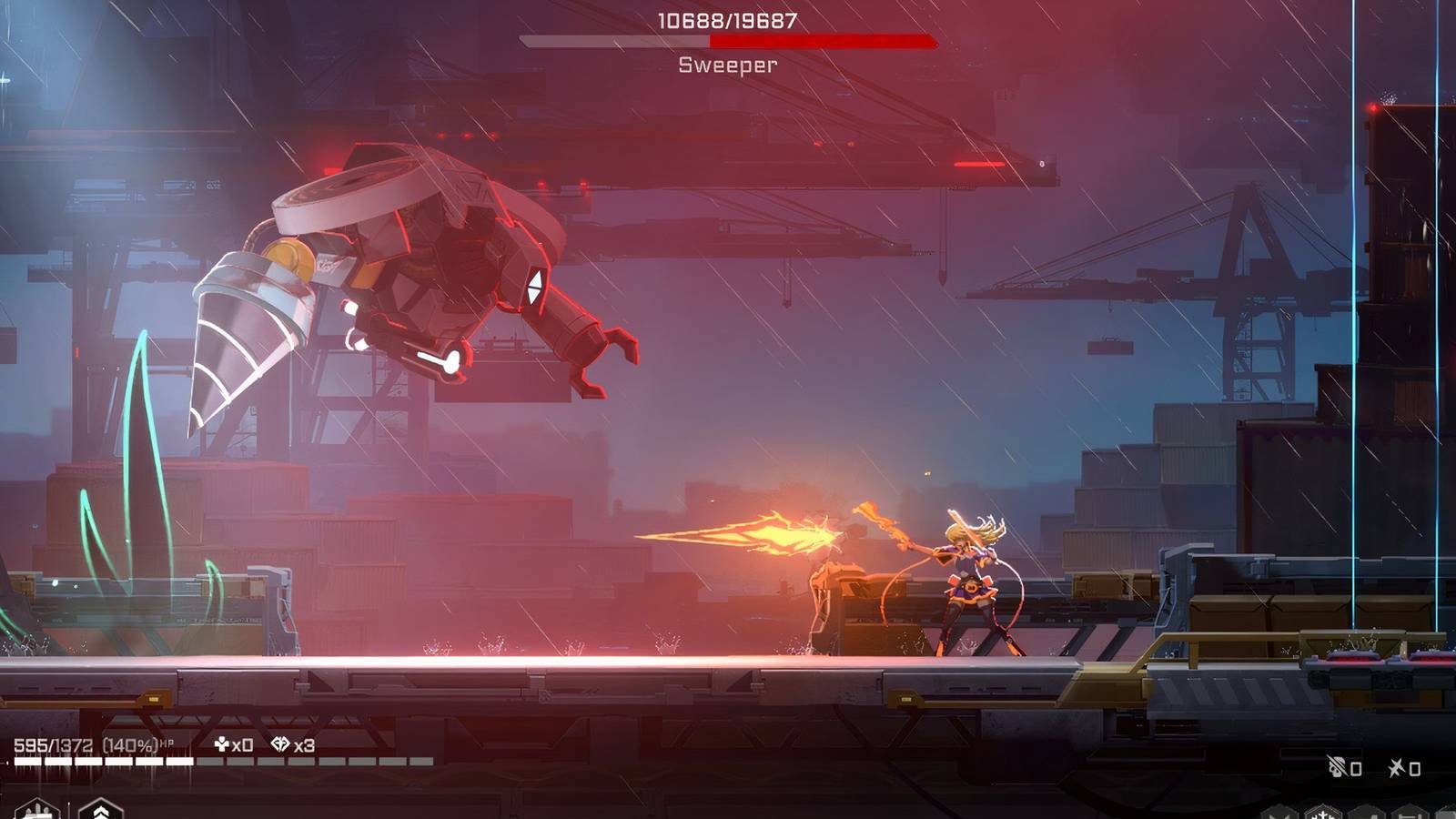This screenshot has height=819, width=1456.
Task: Click the block-shaped ability hexagon
Action: 1369,813
